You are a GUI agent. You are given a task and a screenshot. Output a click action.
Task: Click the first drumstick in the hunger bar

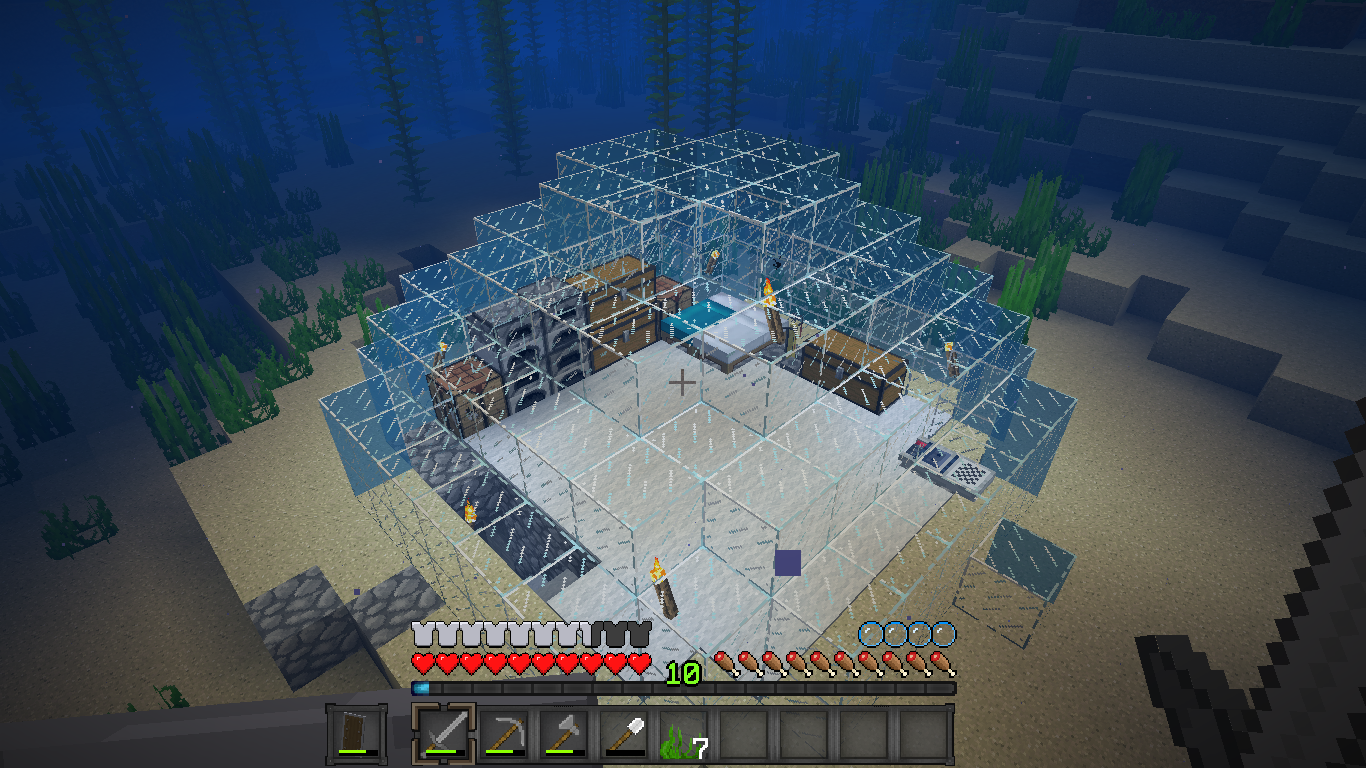(722, 661)
